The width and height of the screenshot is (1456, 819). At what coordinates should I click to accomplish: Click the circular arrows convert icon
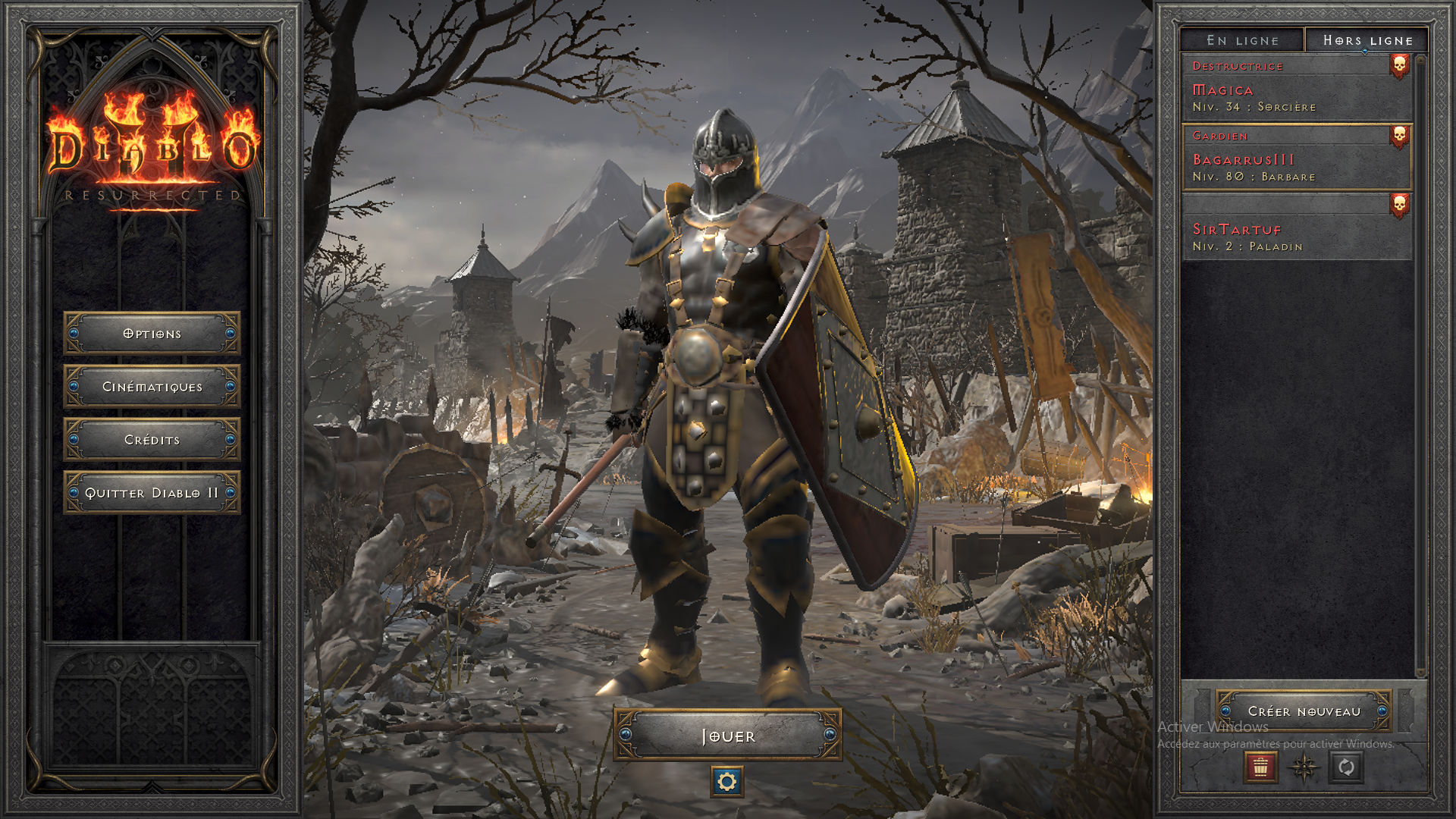(1346, 767)
